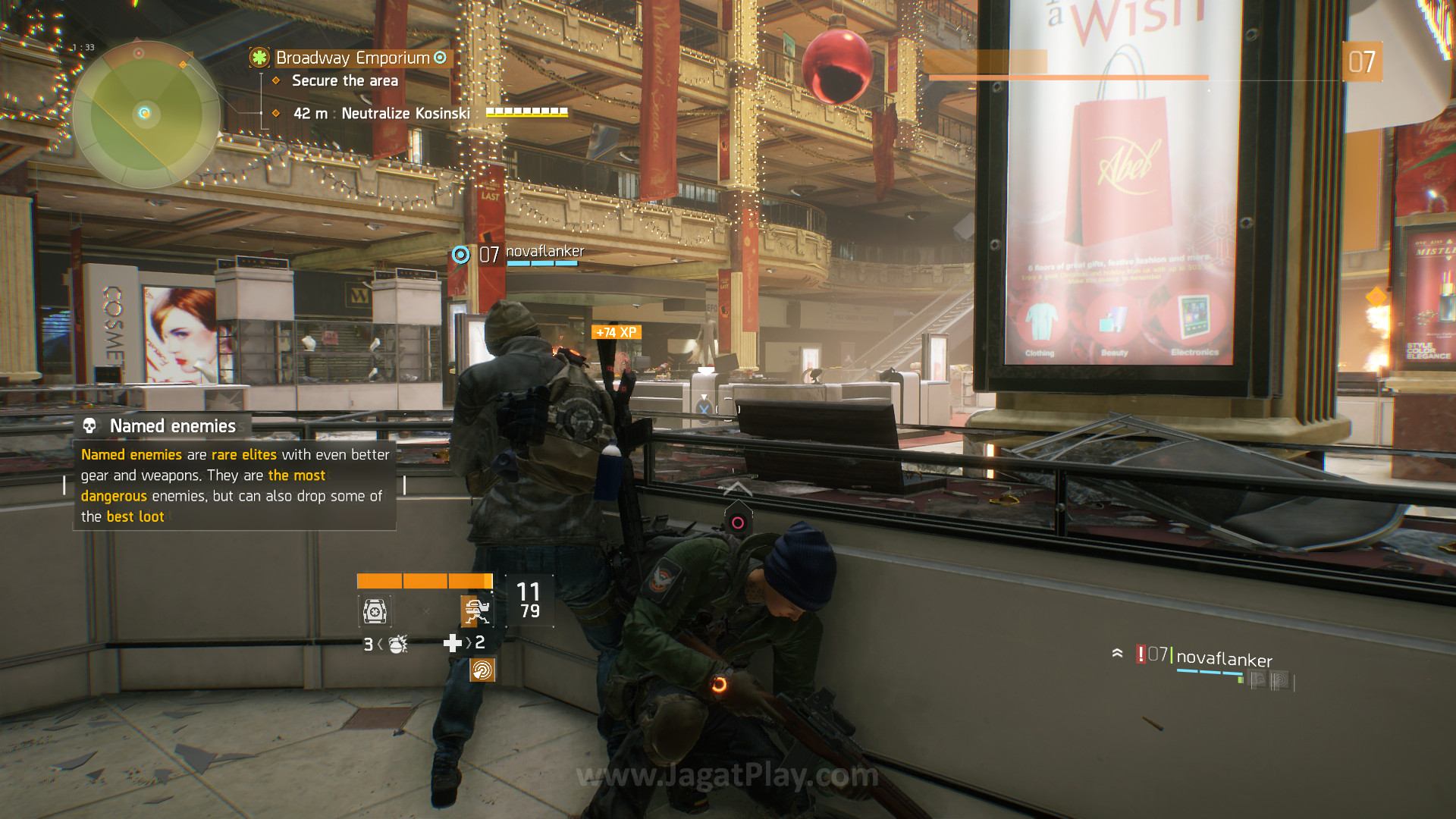Click the novaflanker nameplate above teammate

click(x=544, y=252)
